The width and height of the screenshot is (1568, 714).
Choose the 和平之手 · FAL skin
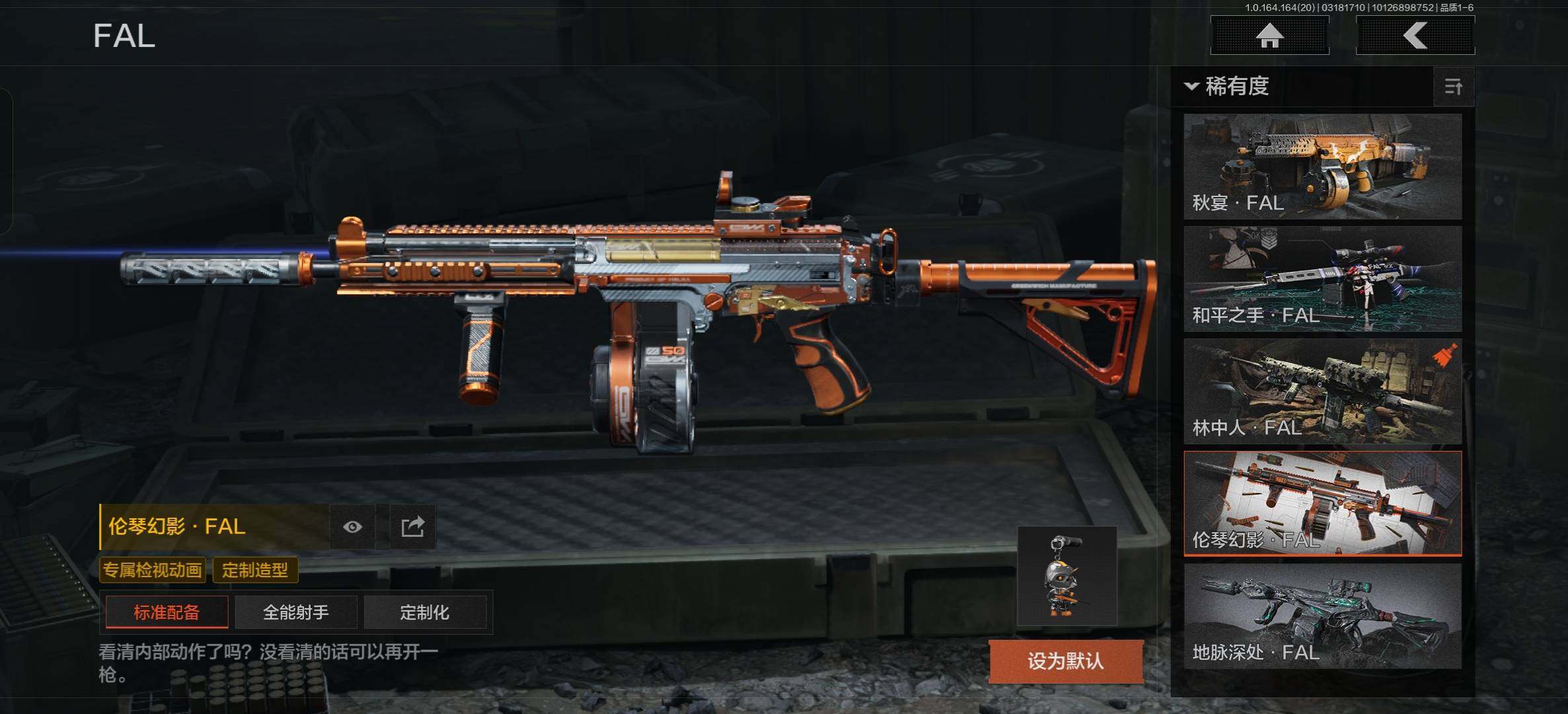coord(1322,279)
